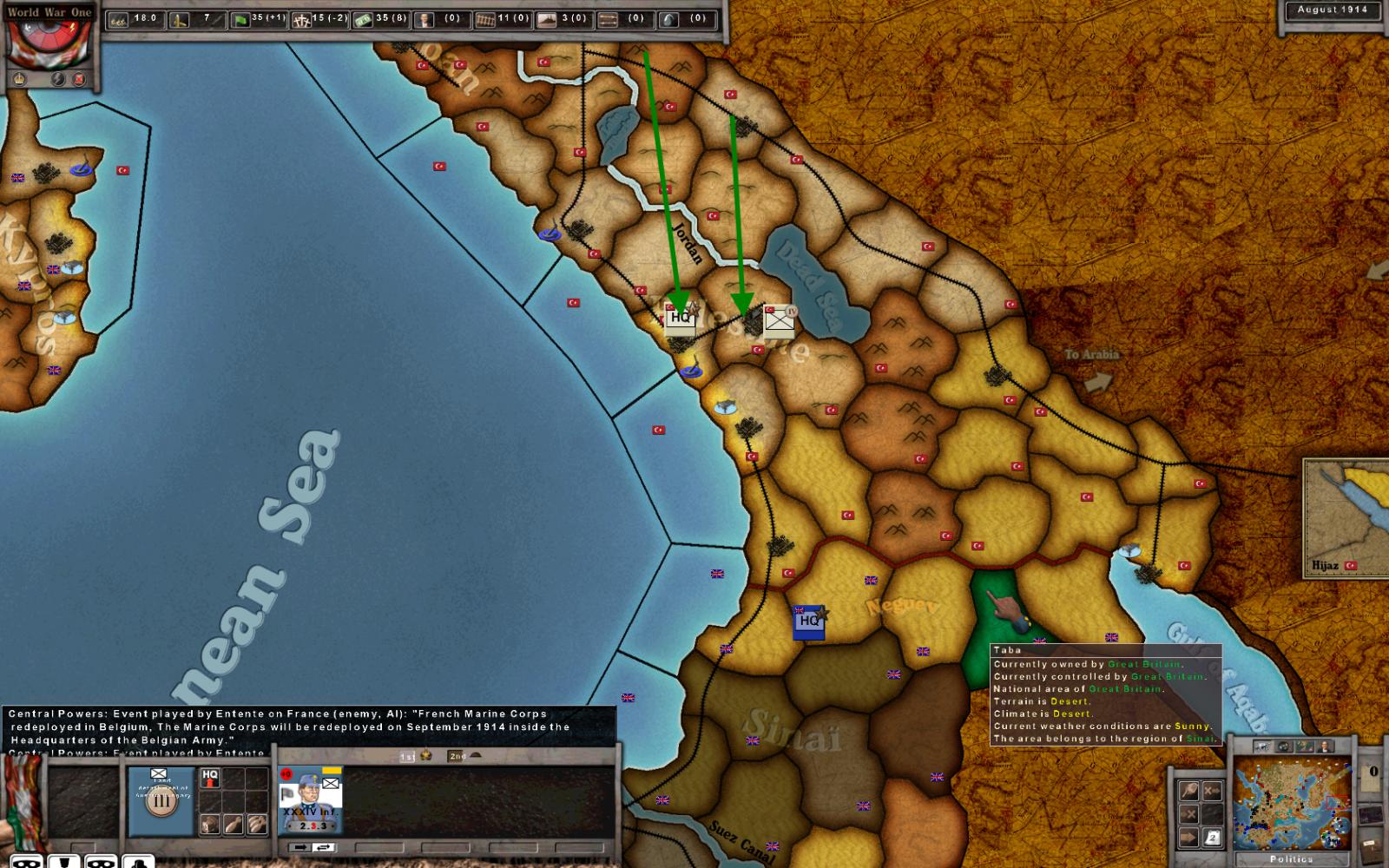This screenshot has width=1389, height=868.
Task: Open the Politics panel button
Action: 1291,859
